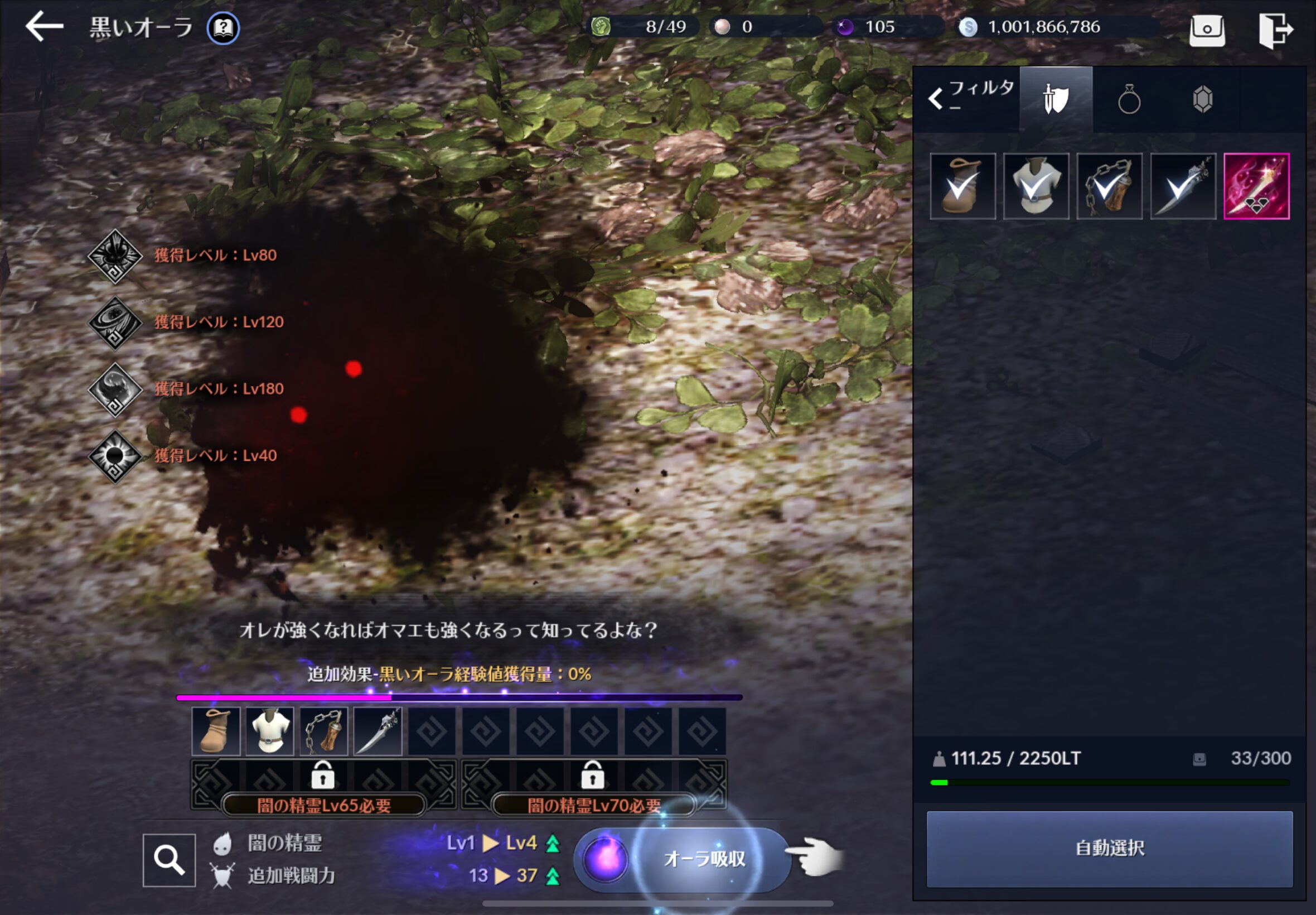Exit via the door icon
The width and height of the screenshot is (1316, 915).
coord(1275,29)
